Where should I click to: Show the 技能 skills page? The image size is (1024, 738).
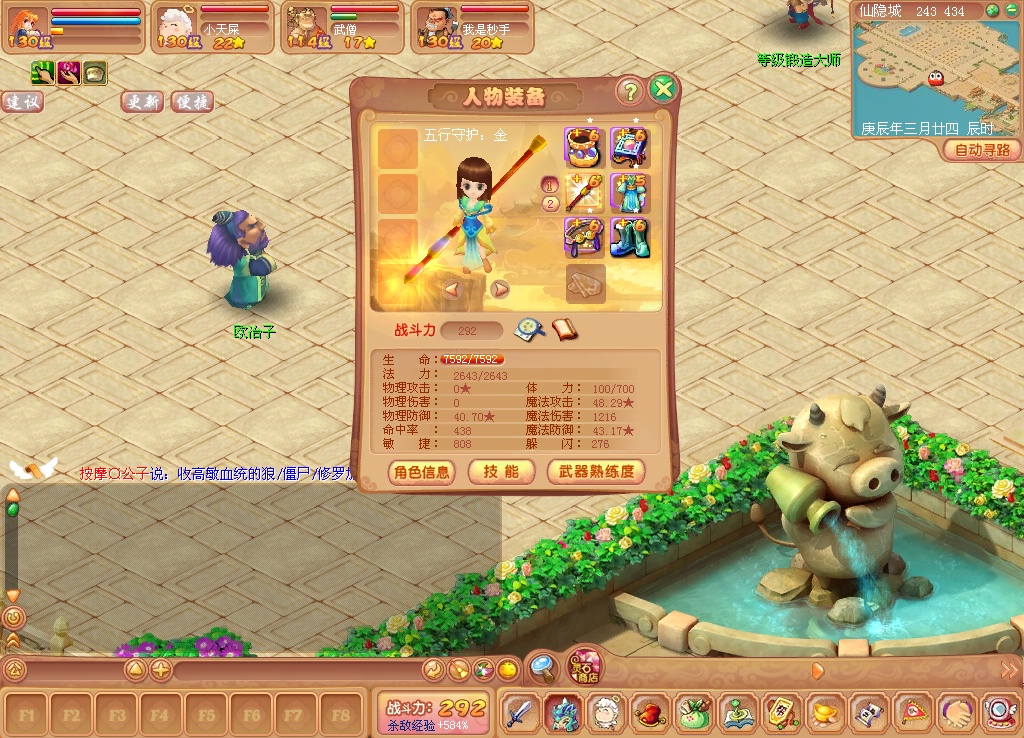(501, 472)
